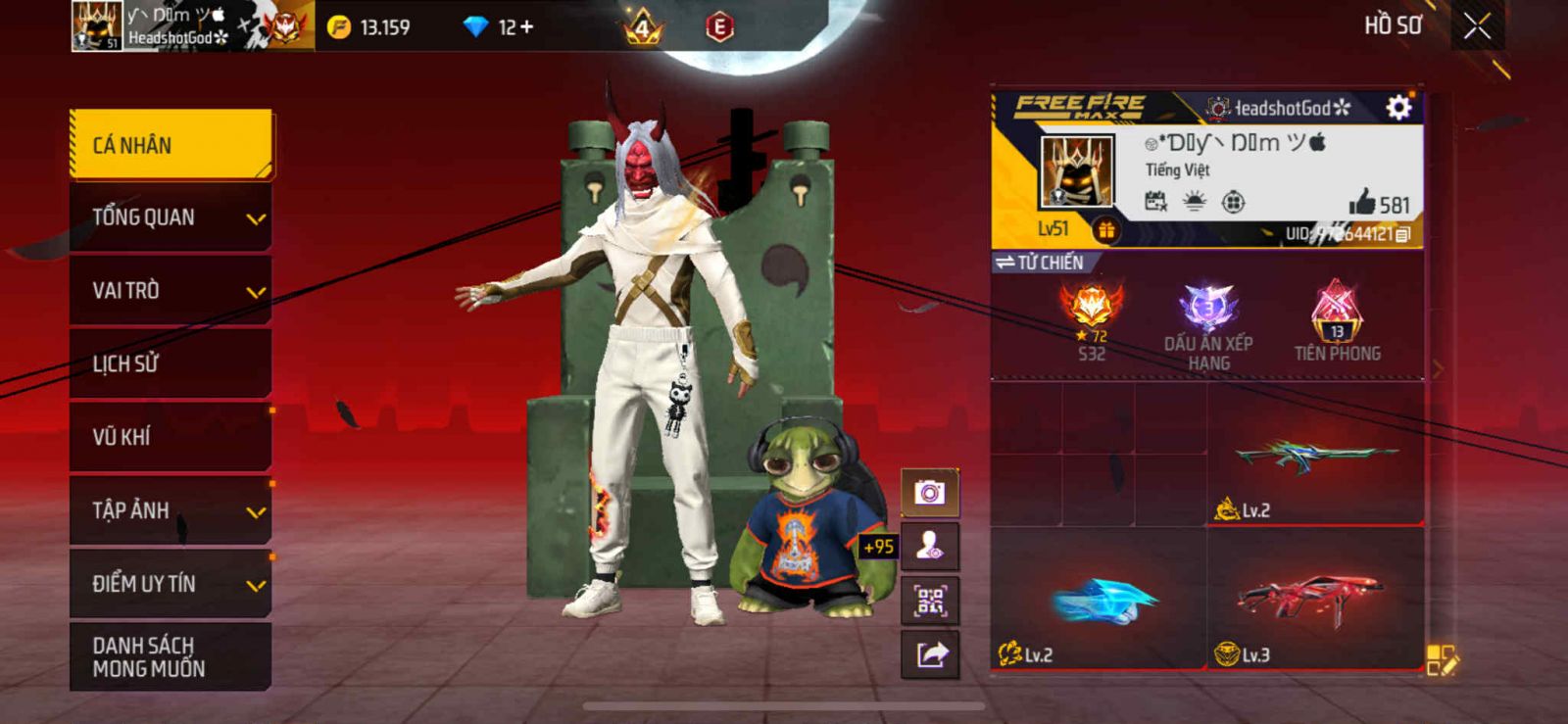
Task: Open the VŨ KHÍ weapons tab
Action: click(171, 437)
